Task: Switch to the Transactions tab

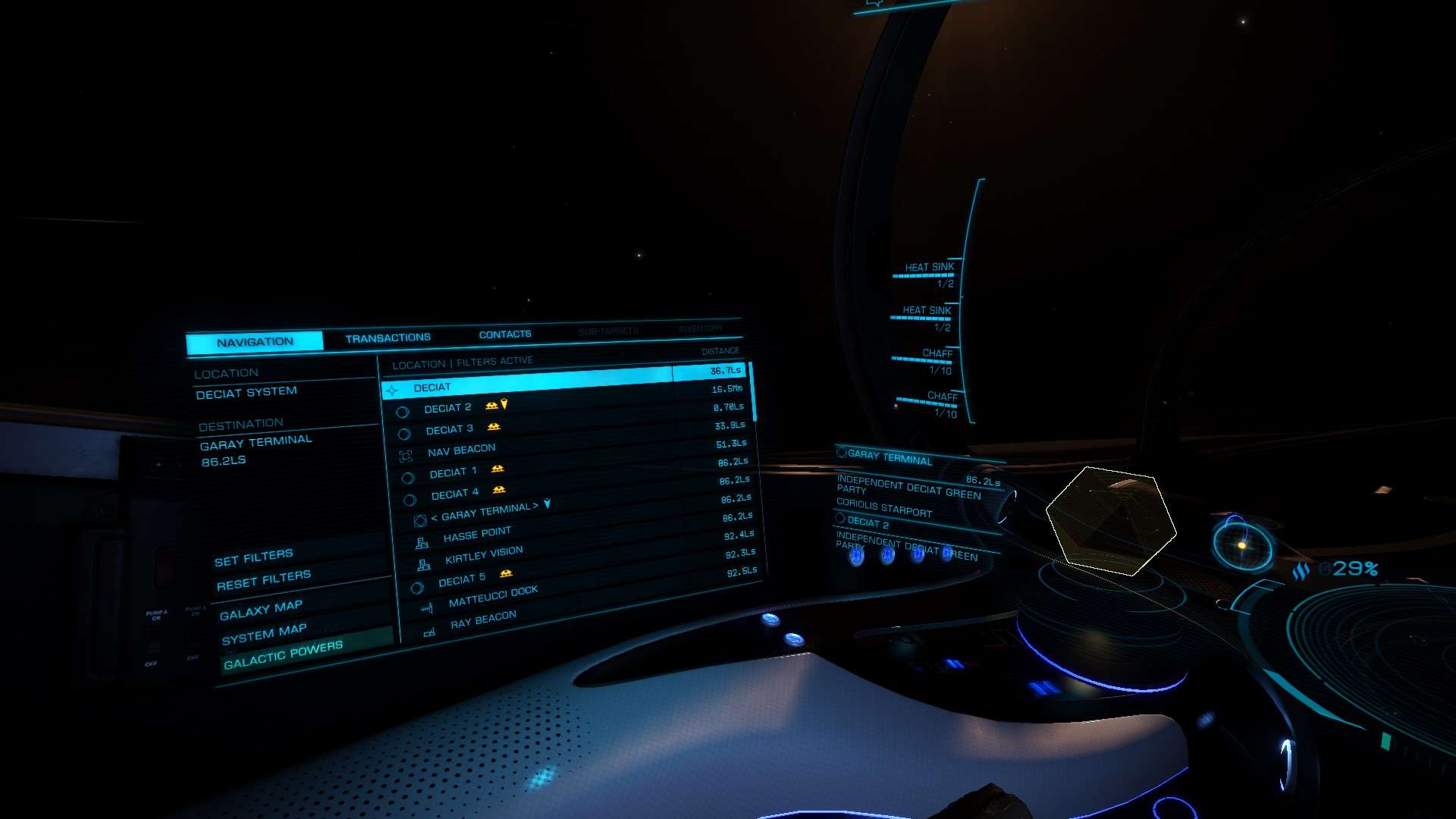Action: [388, 337]
